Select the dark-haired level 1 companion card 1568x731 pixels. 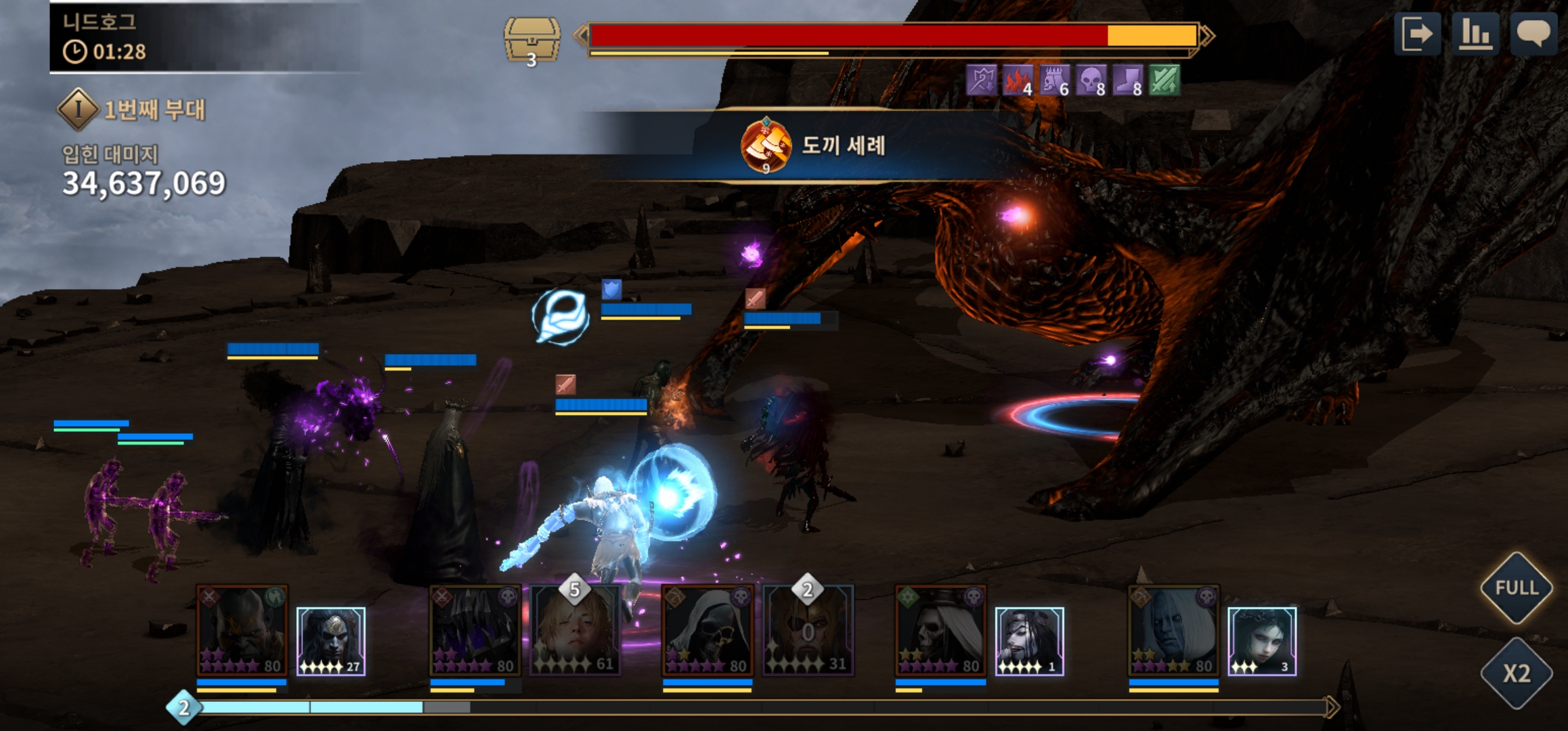point(1029,641)
